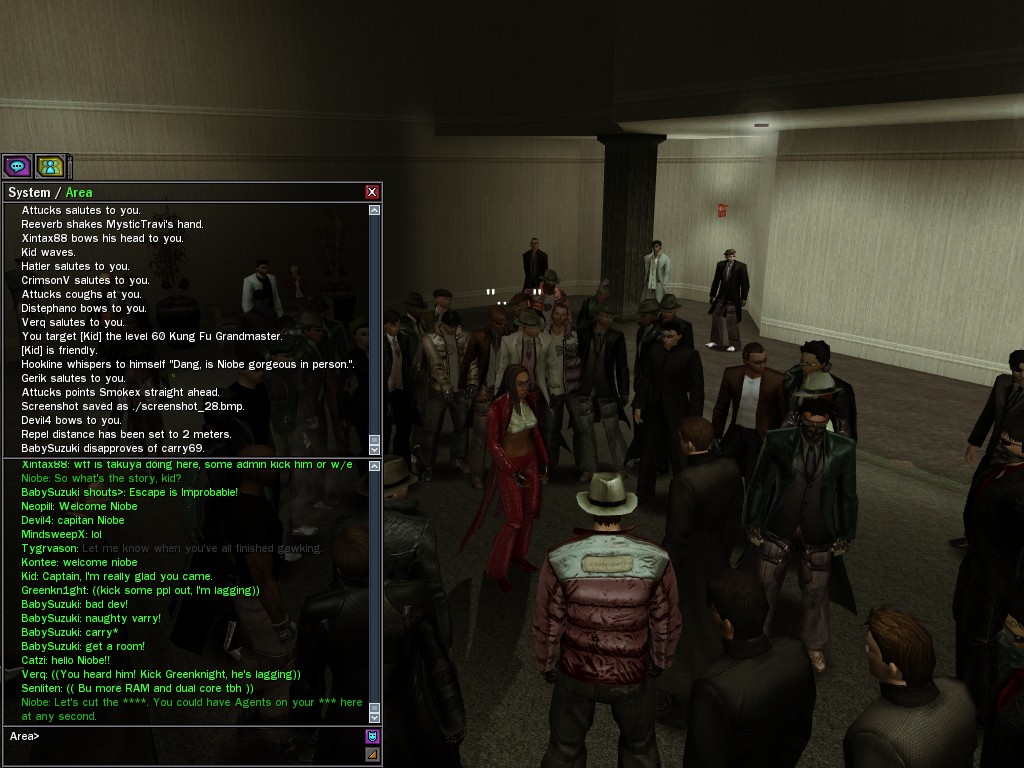Click the toolbar grip beside the people icon
Viewport: 1024px width, 768px height.
tap(70, 166)
